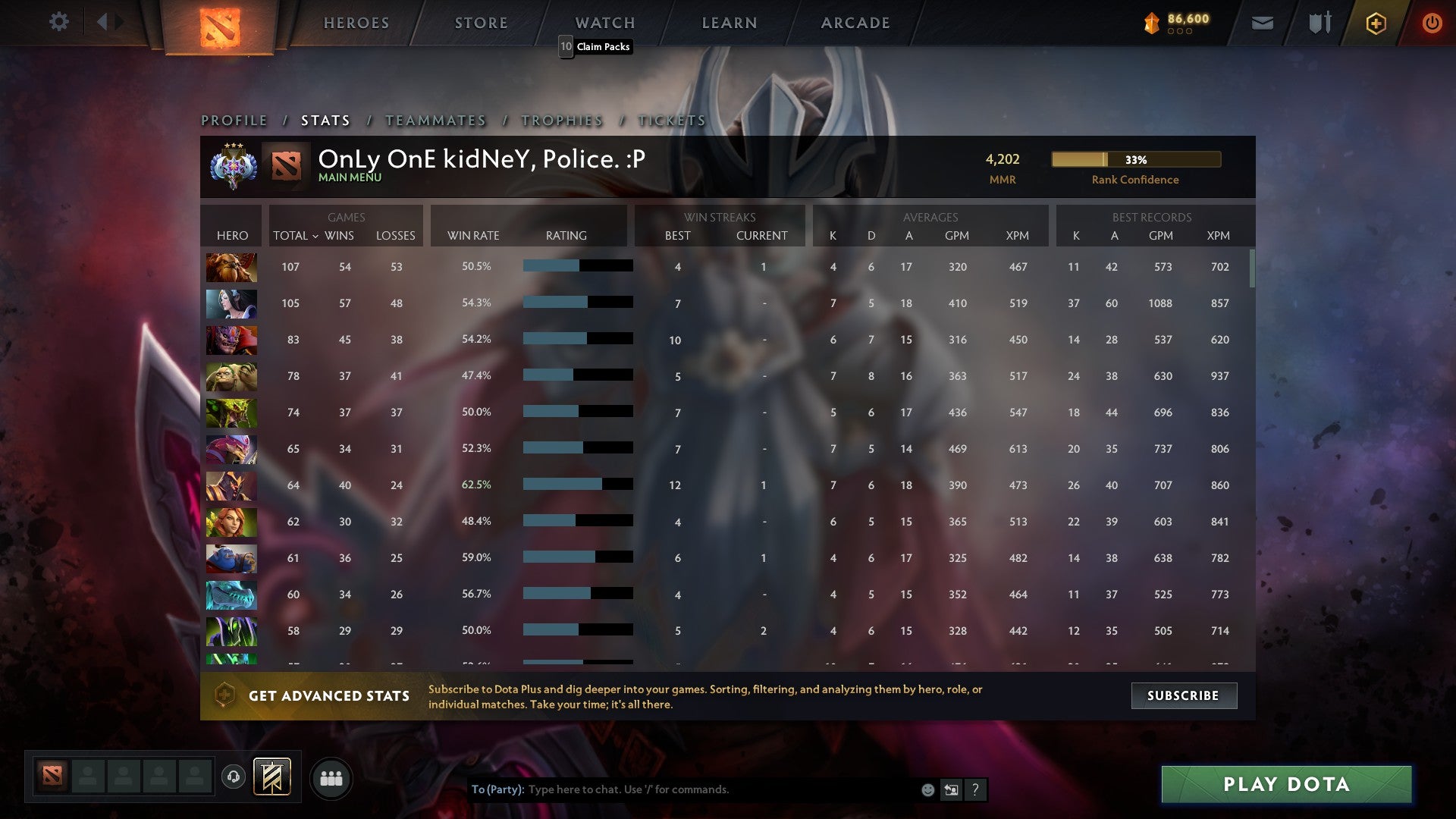Screen dimensions: 1456x819
Task: Open the emoticon picker beside chat
Action: 928,789
